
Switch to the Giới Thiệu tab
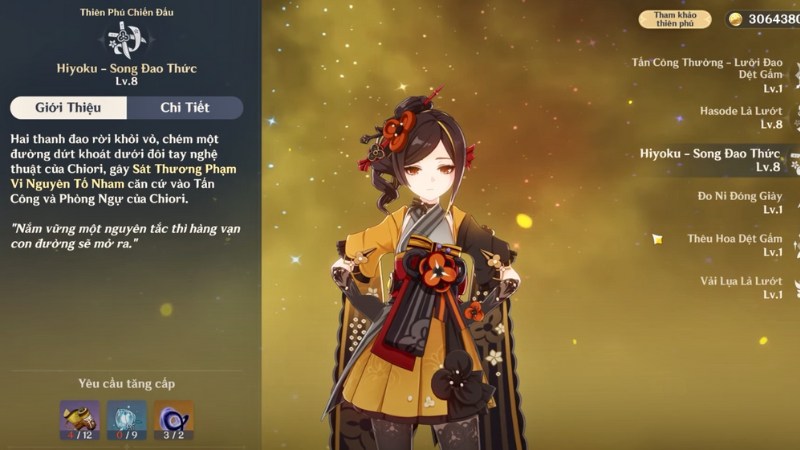69,108
